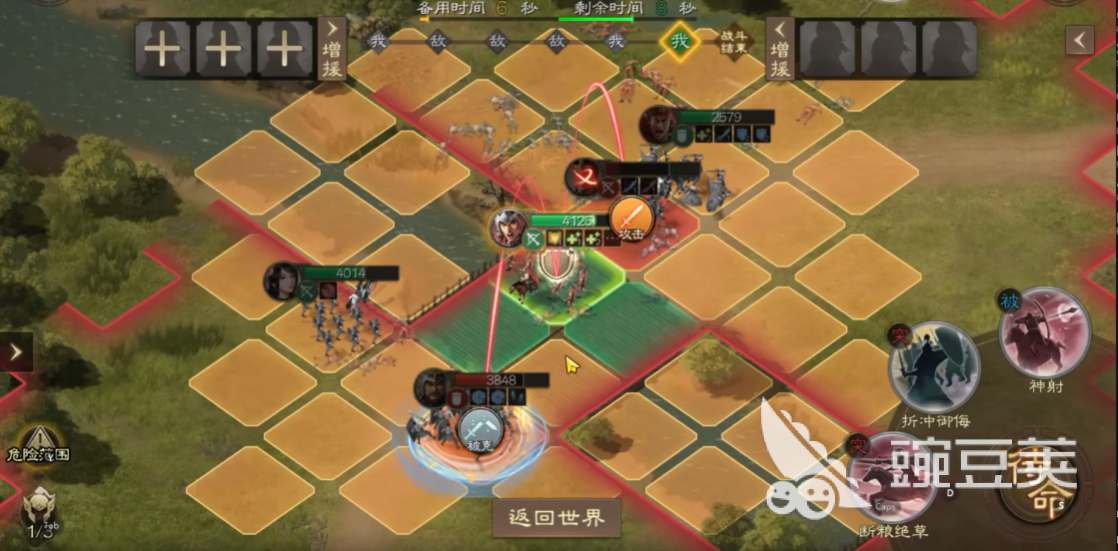The width and height of the screenshot is (1118, 551).
Task: Open the left 增援 reinforcement tab
Action: (332, 48)
